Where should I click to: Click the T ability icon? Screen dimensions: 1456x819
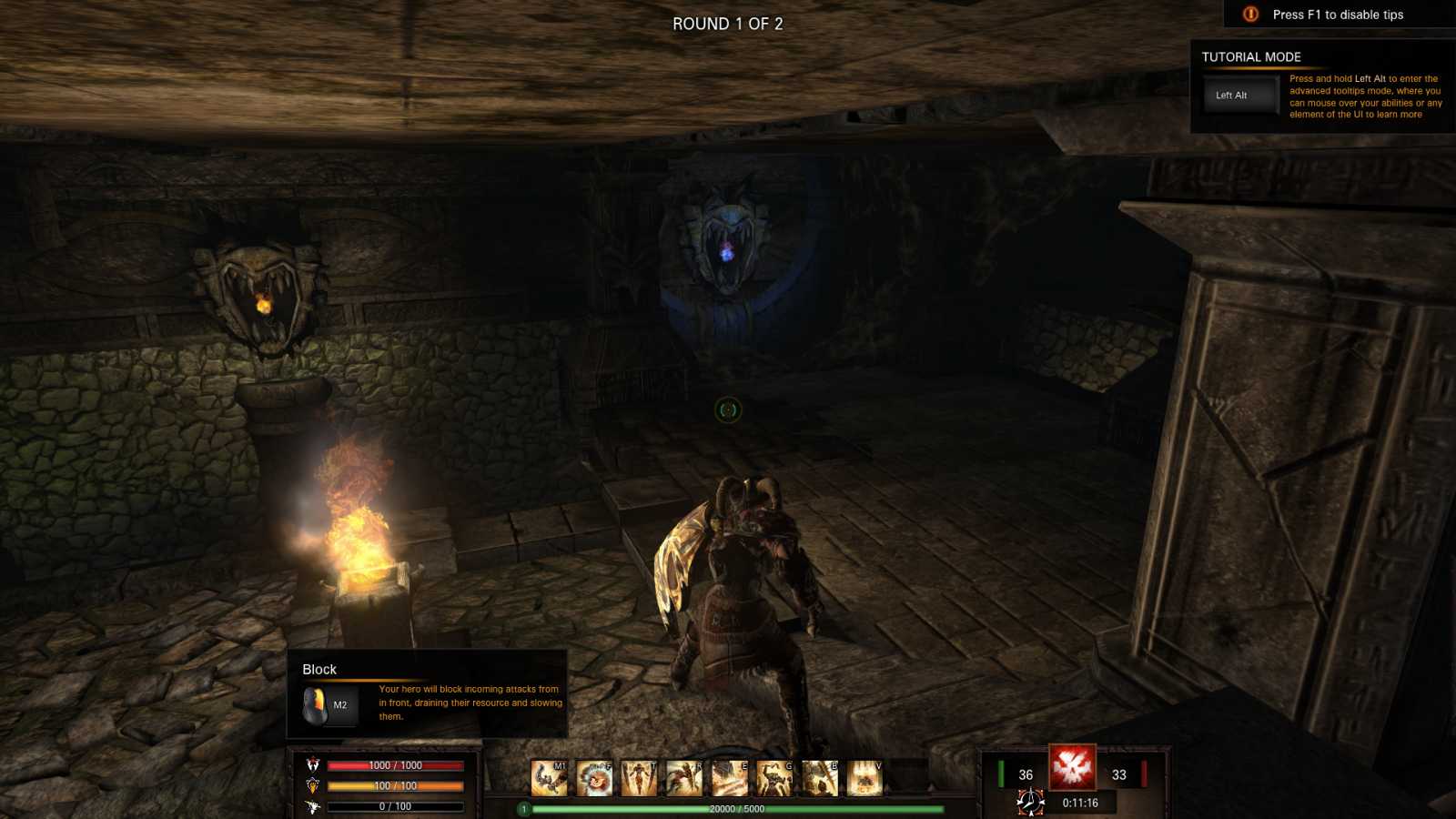click(x=637, y=779)
